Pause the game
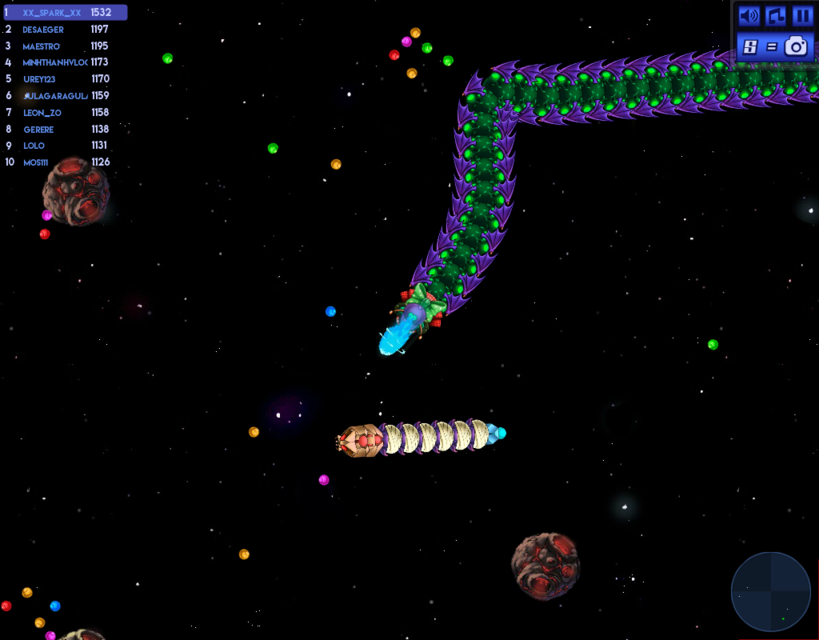 tap(802, 16)
